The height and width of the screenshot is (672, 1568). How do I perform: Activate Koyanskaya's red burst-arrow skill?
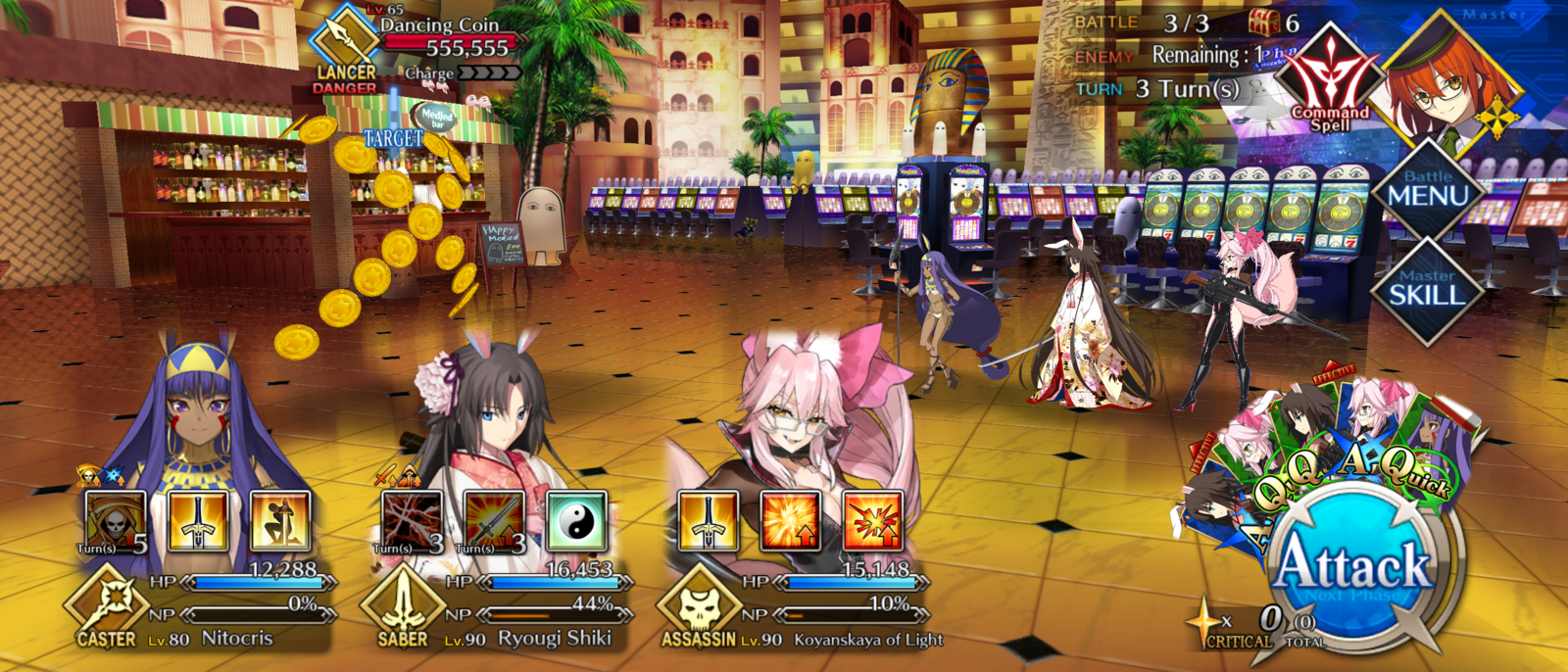click(x=873, y=522)
